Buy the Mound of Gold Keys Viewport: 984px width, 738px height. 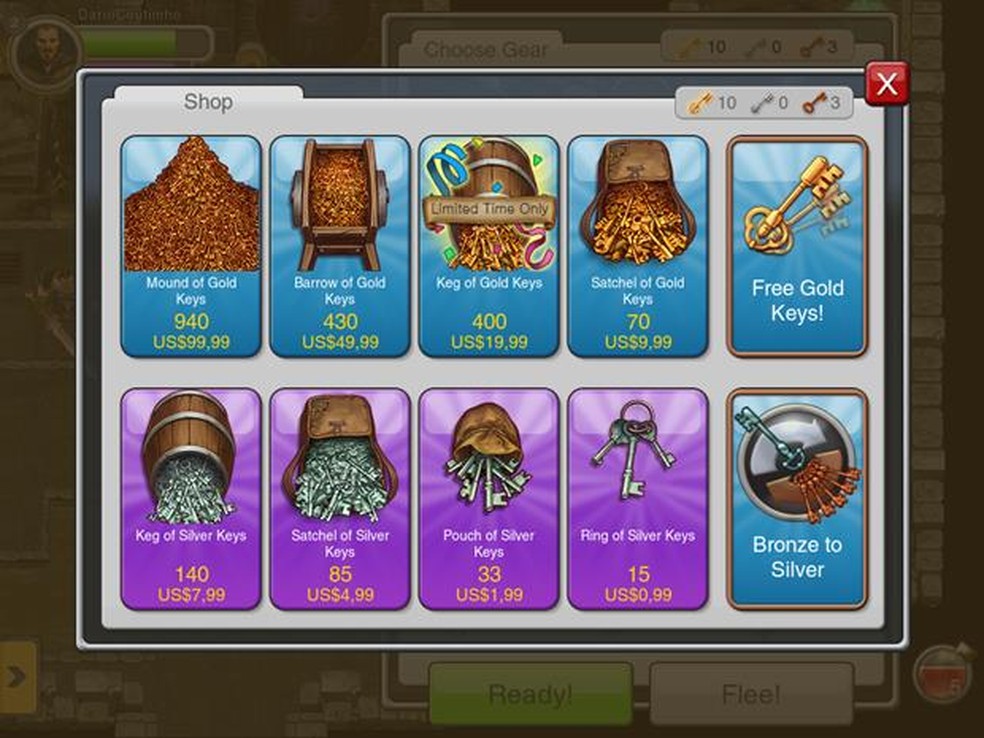tap(191, 246)
